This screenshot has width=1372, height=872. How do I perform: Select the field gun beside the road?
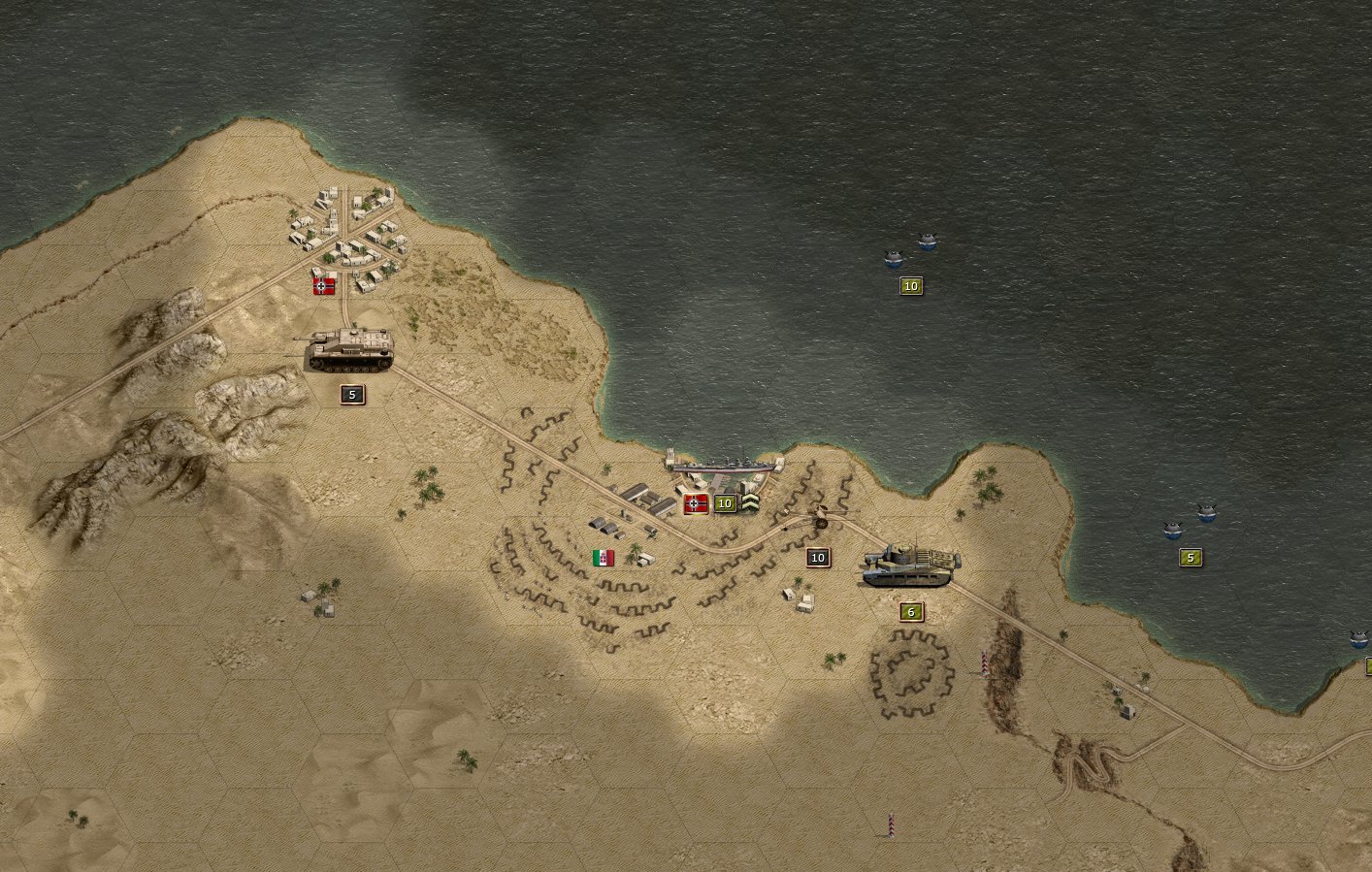pos(818,516)
